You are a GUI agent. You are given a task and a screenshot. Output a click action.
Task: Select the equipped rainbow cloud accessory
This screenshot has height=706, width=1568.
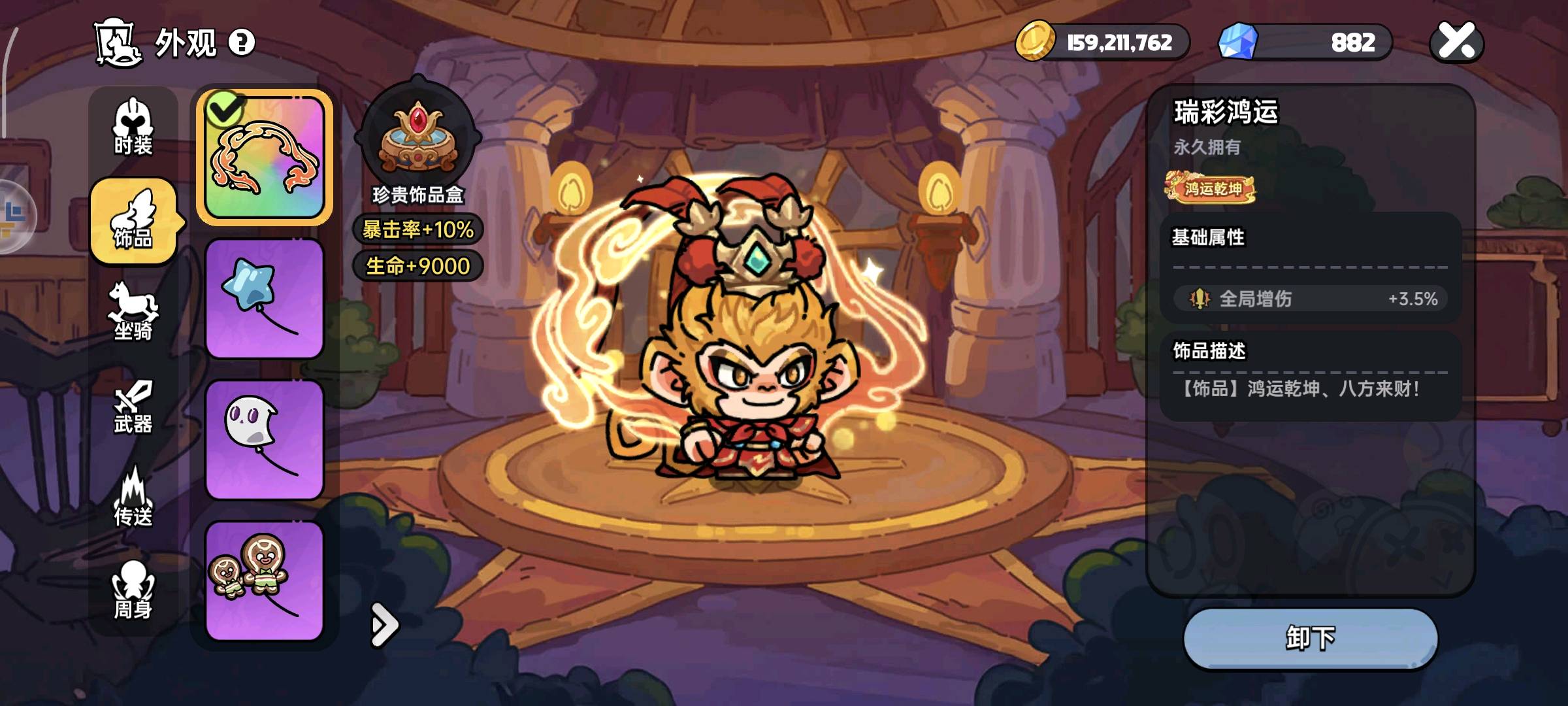(x=265, y=158)
